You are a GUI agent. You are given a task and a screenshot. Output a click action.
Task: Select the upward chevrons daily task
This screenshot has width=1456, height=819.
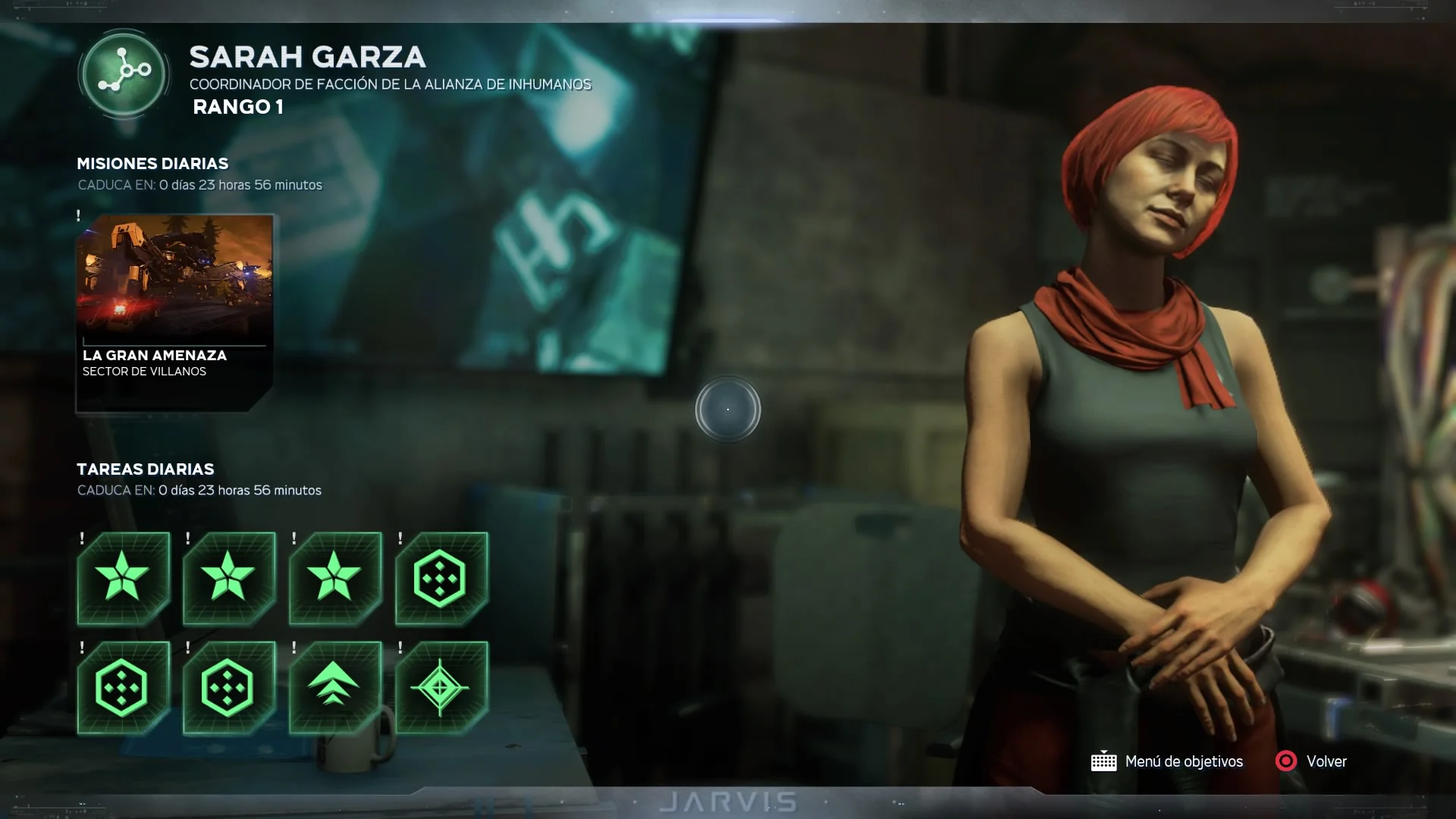334,687
